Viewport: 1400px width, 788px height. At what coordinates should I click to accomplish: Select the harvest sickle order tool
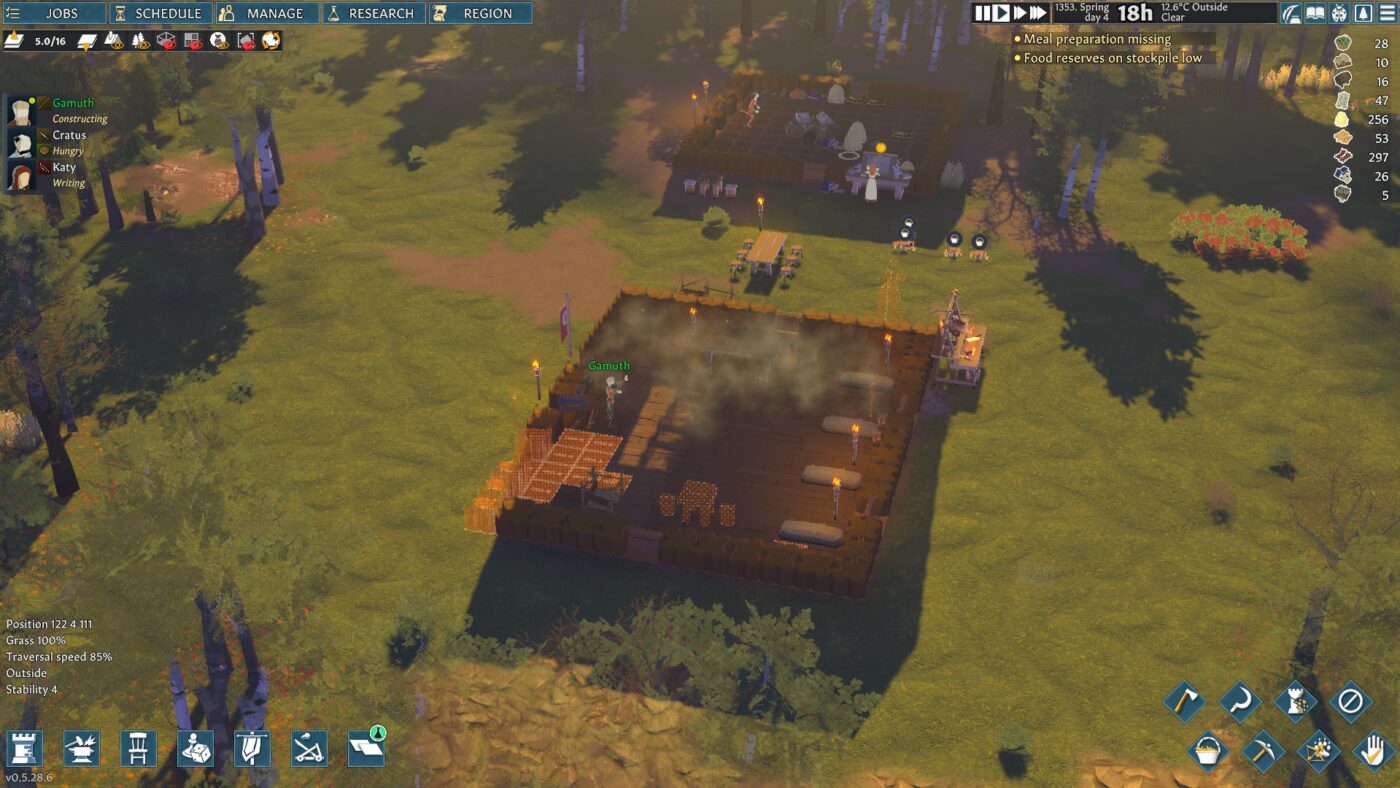pyautogui.click(x=1238, y=700)
